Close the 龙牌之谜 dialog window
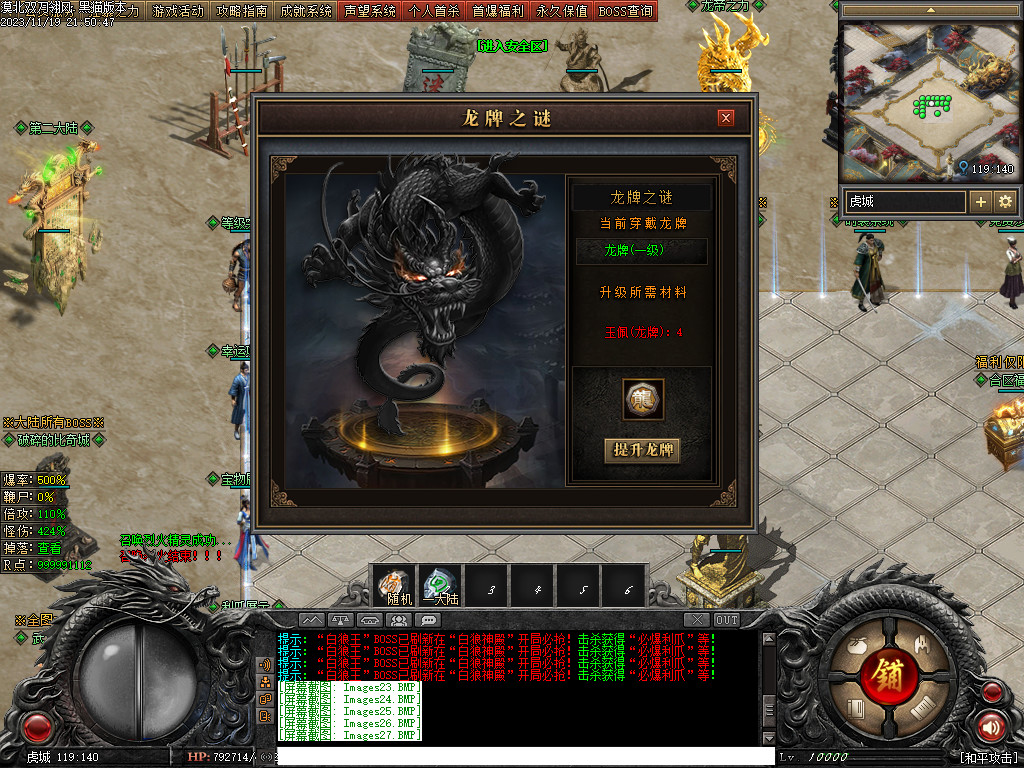The height and width of the screenshot is (768, 1024). pos(726,118)
